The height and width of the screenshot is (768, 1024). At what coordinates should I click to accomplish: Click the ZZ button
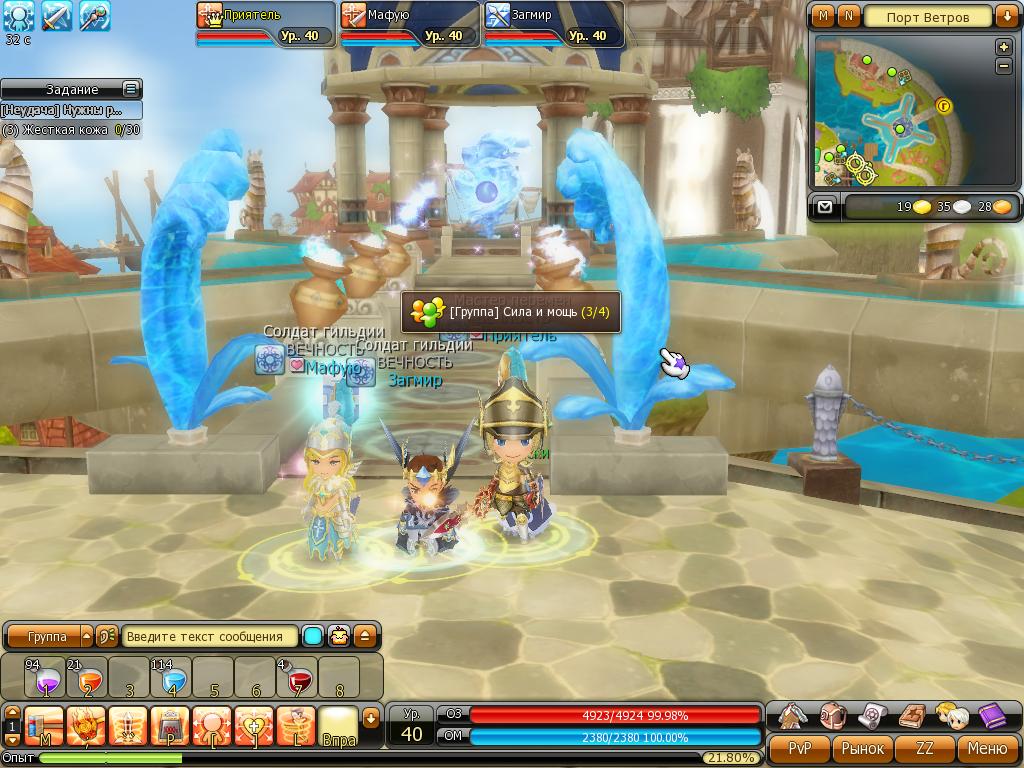tap(925, 748)
